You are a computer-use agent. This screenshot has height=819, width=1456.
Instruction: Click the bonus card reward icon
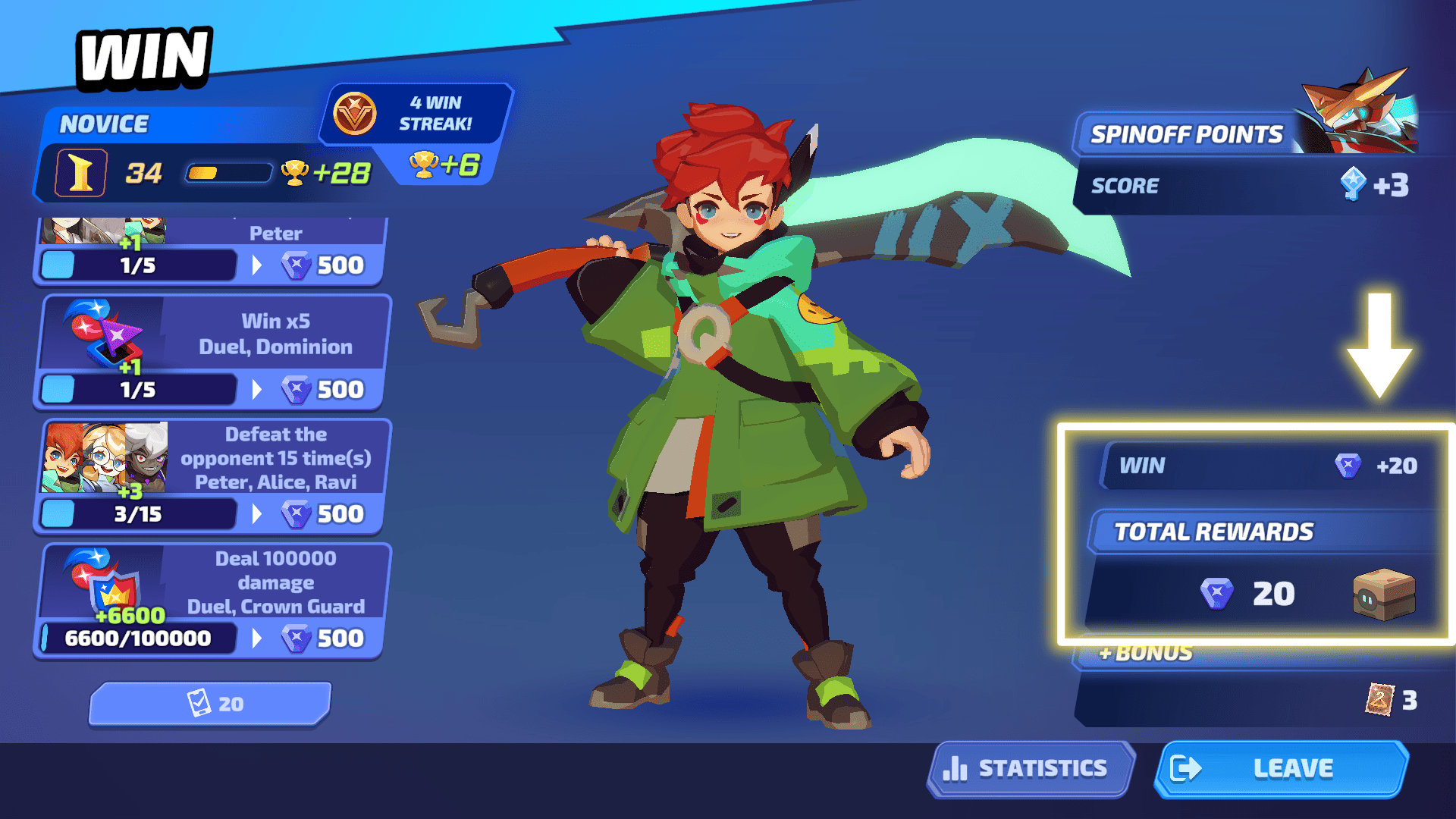[x=1379, y=699]
